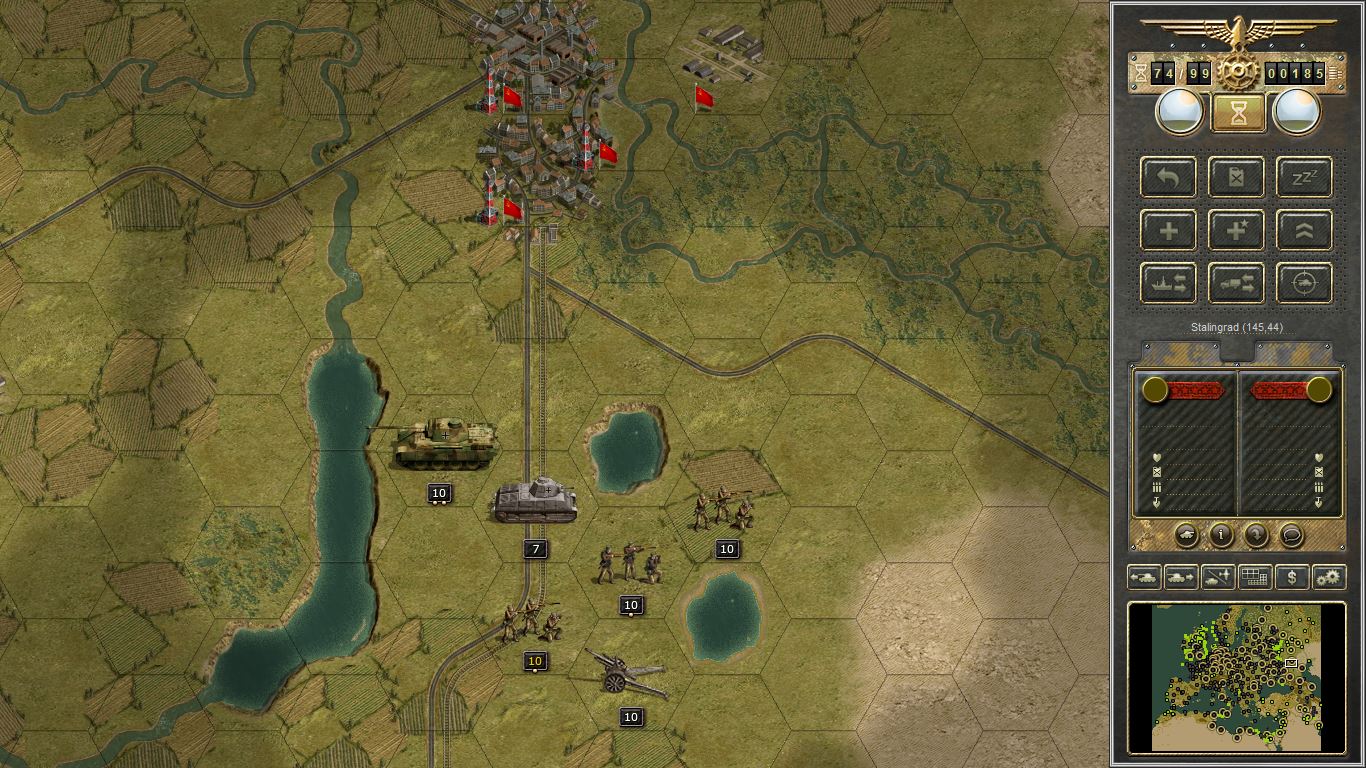Toggle the strategic map overview grid
Viewport: 1366px width, 768px height.
coord(1255,577)
